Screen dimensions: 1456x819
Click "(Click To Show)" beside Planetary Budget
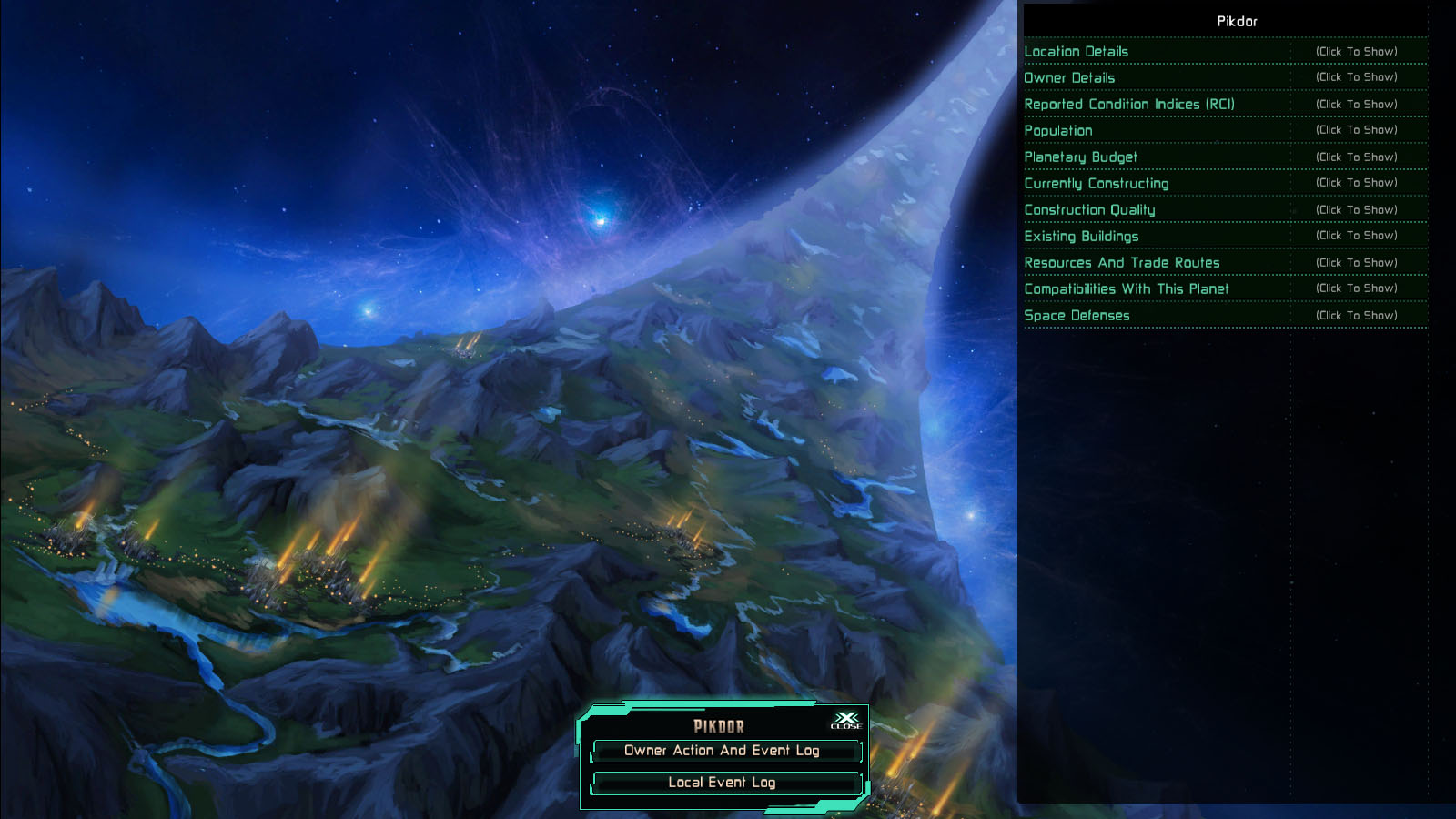tap(1357, 157)
